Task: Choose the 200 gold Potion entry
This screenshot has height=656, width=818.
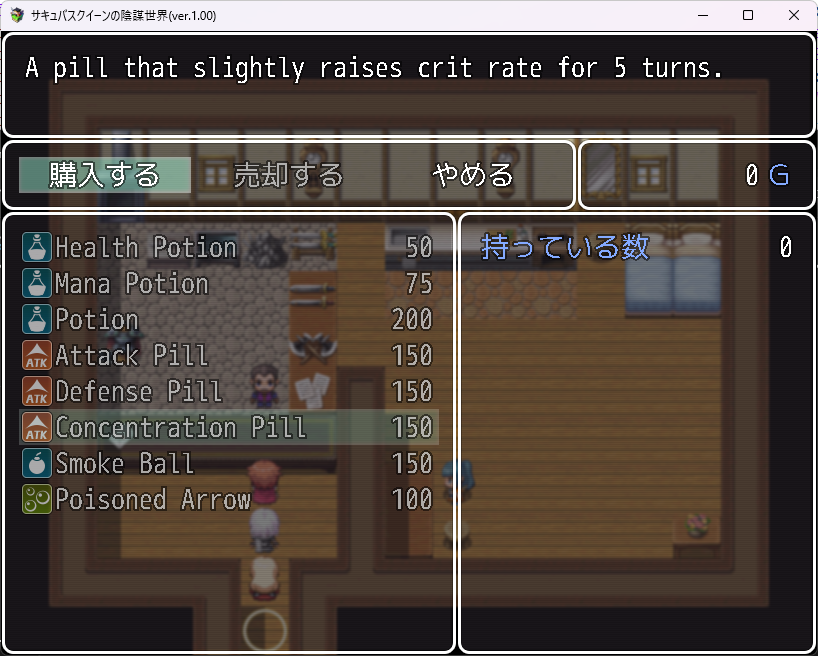Action: [x=228, y=319]
